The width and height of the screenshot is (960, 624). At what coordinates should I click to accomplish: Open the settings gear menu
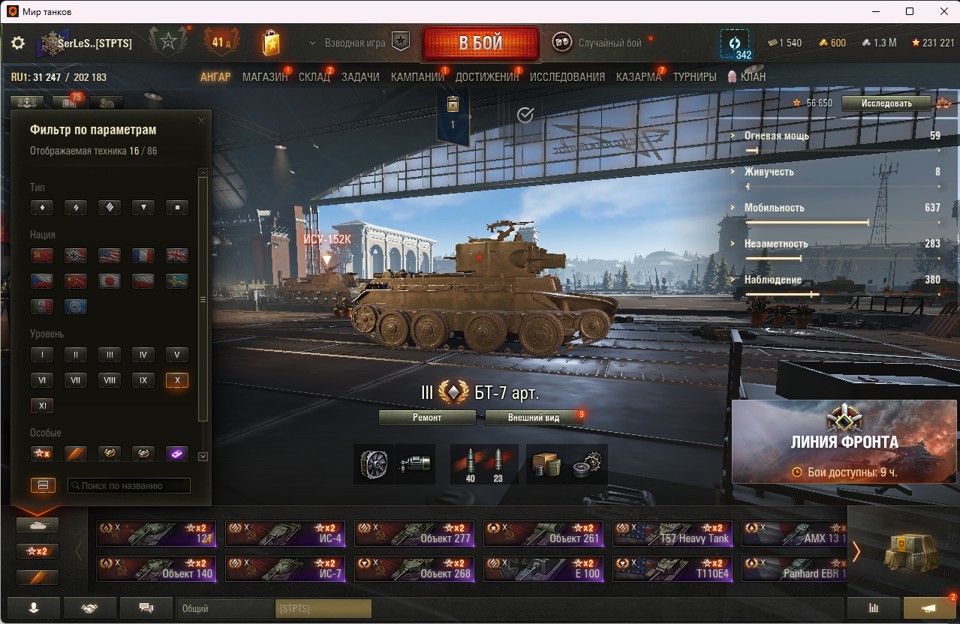(x=17, y=43)
